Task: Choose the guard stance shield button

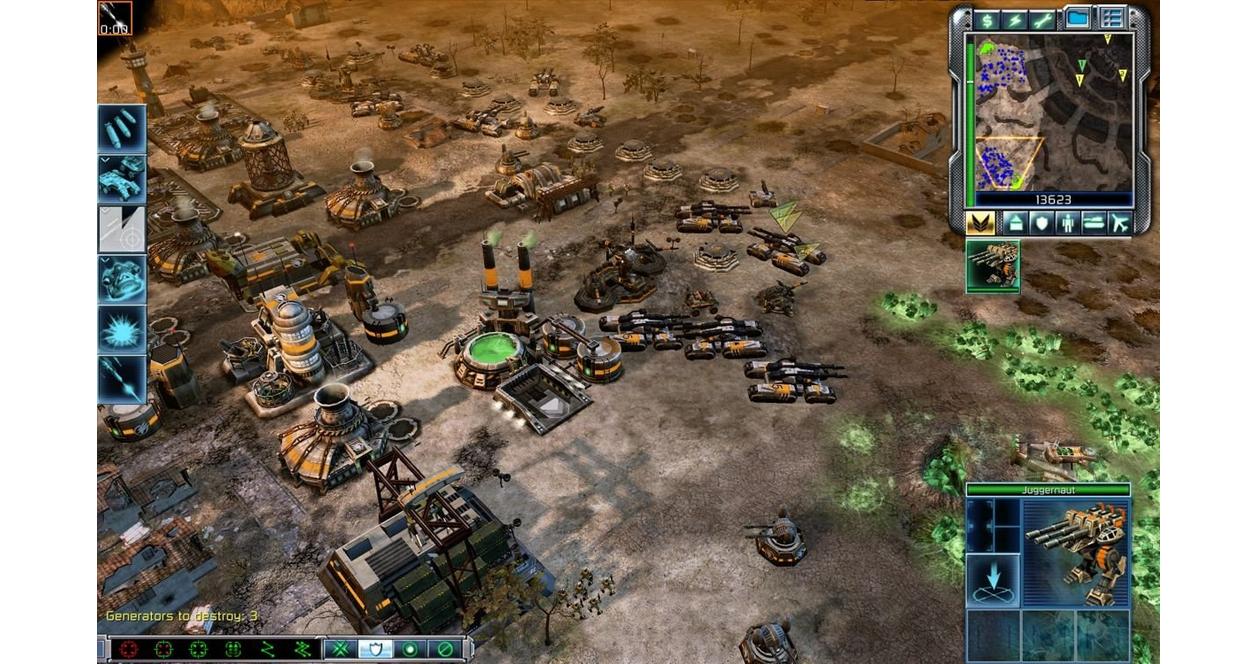Action: pyautogui.click(x=374, y=649)
